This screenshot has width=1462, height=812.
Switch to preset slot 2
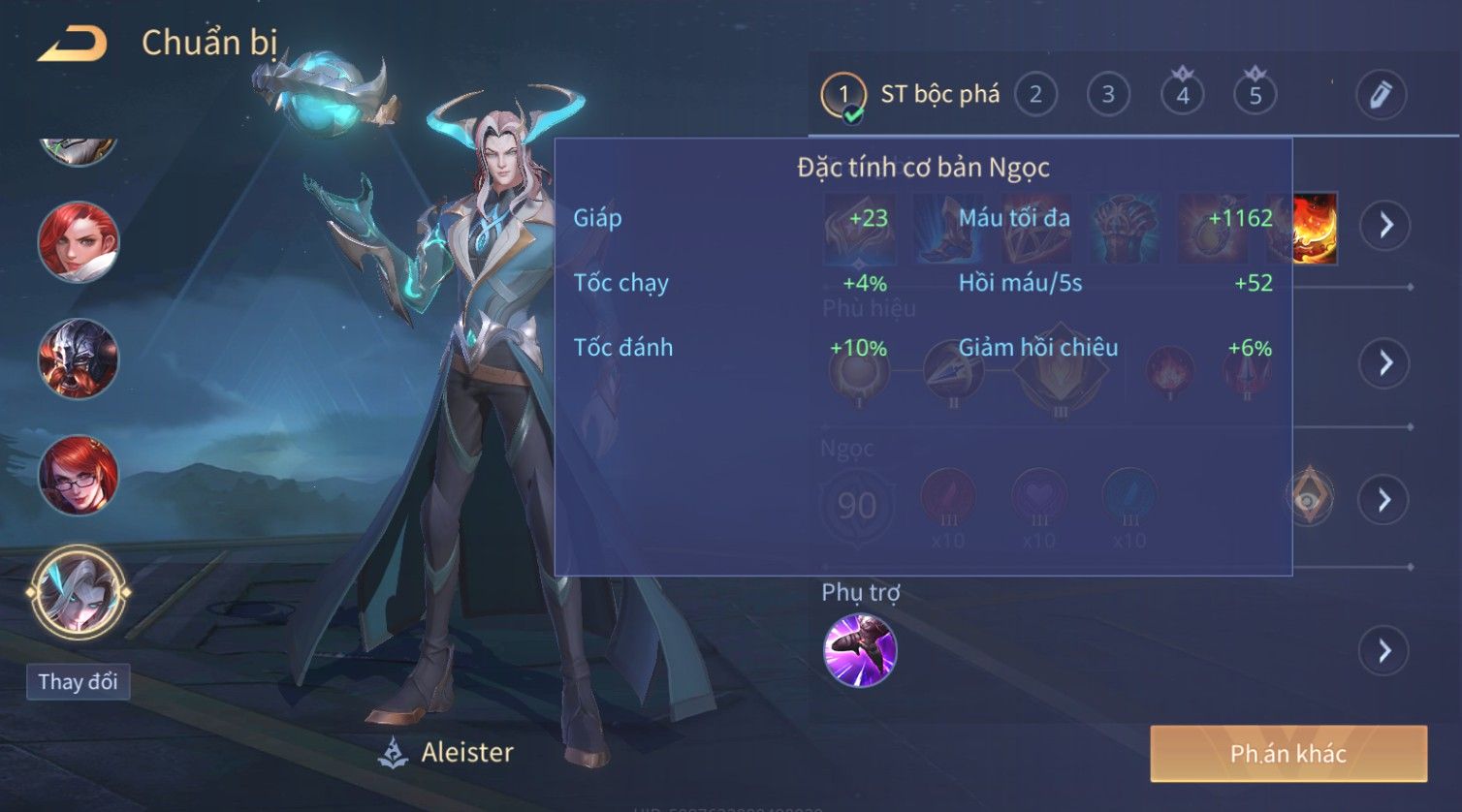coord(1035,95)
